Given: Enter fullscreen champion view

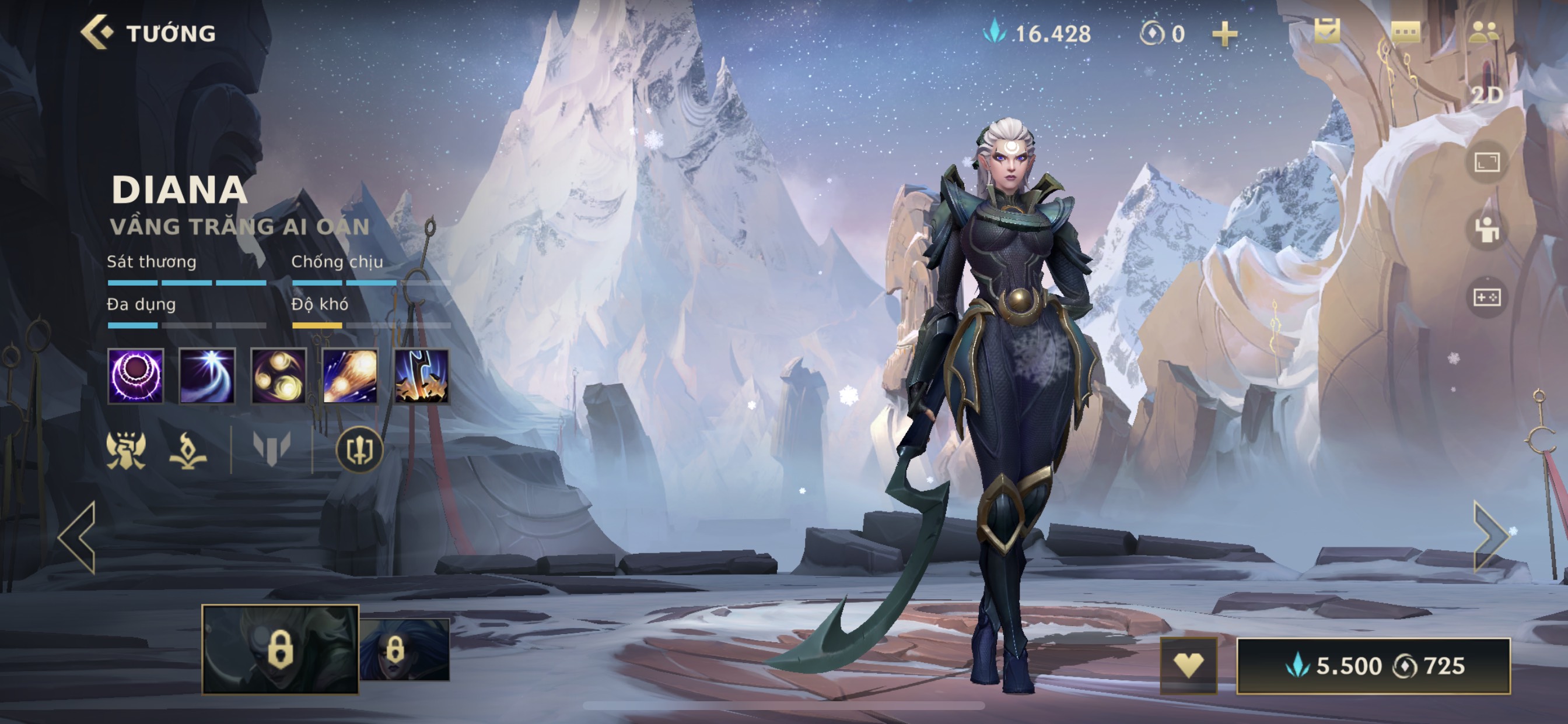Looking at the screenshot, I should (x=1486, y=163).
